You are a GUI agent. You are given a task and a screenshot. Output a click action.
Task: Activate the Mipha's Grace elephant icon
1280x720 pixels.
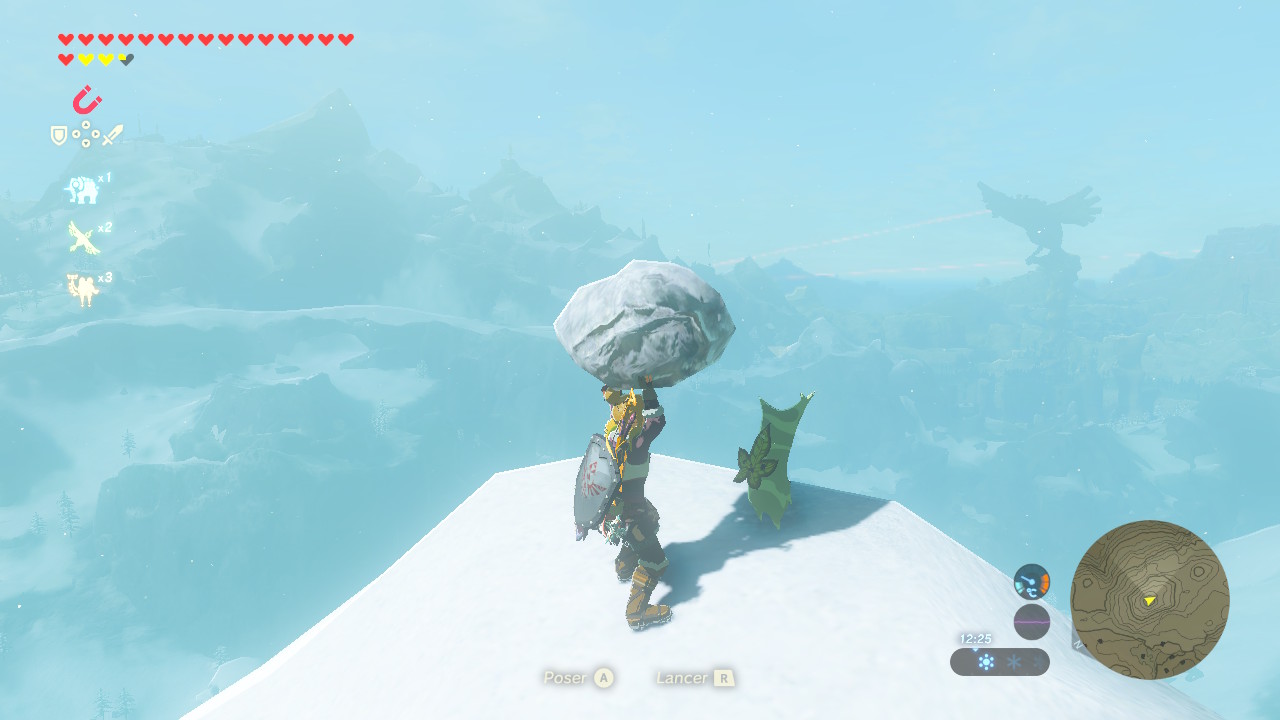tap(82, 189)
